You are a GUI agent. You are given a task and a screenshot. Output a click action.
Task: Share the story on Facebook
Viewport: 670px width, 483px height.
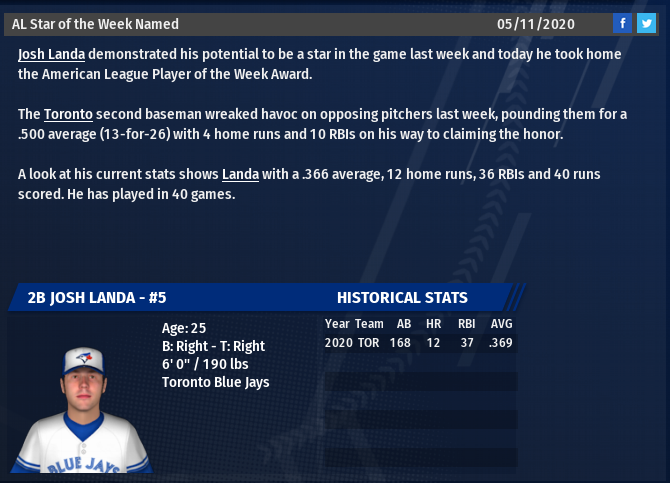pyautogui.click(x=622, y=24)
